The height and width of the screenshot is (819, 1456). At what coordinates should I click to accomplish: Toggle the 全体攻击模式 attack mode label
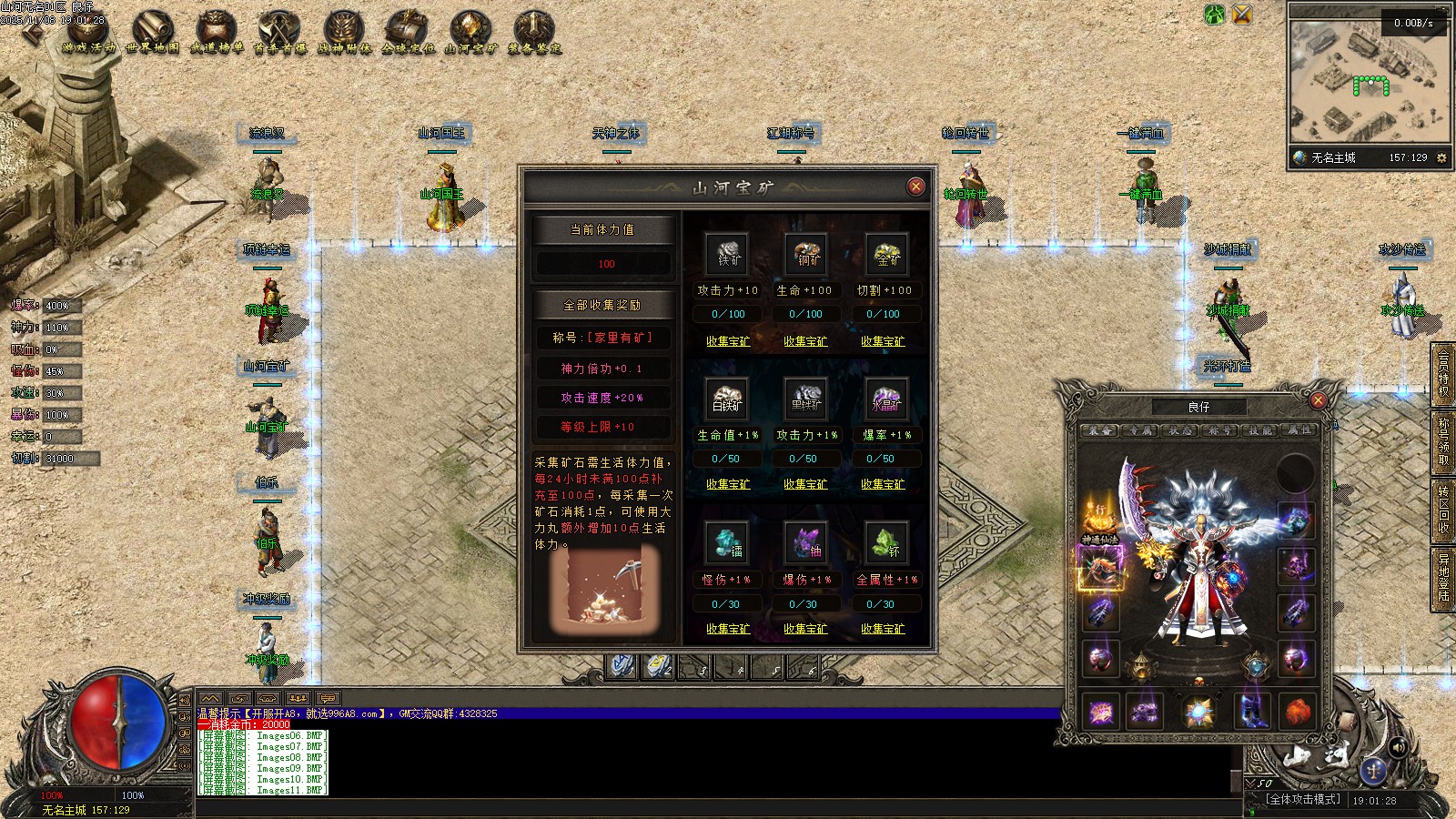point(1303,799)
